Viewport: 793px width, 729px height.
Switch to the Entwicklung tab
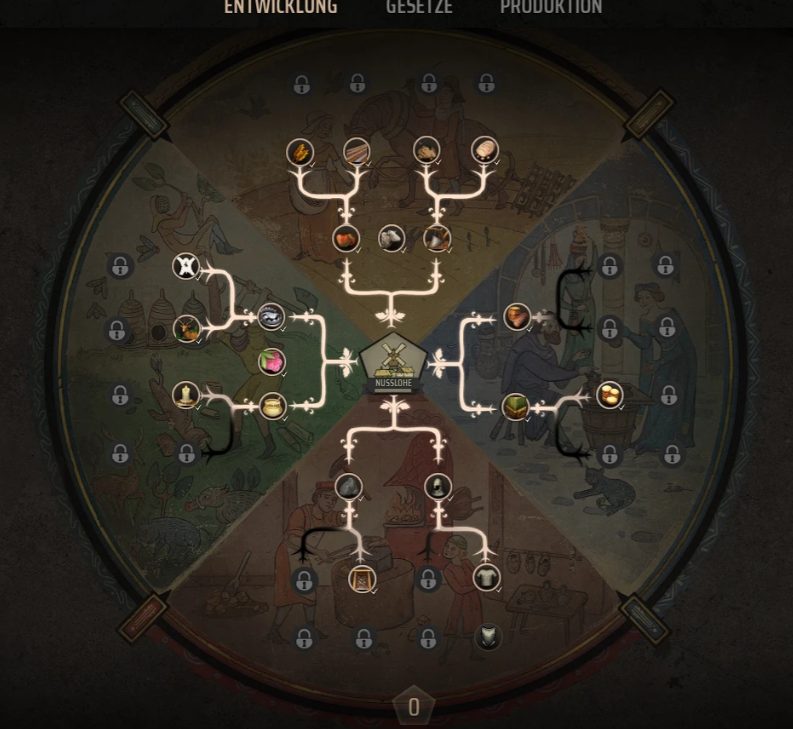(280, 8)
